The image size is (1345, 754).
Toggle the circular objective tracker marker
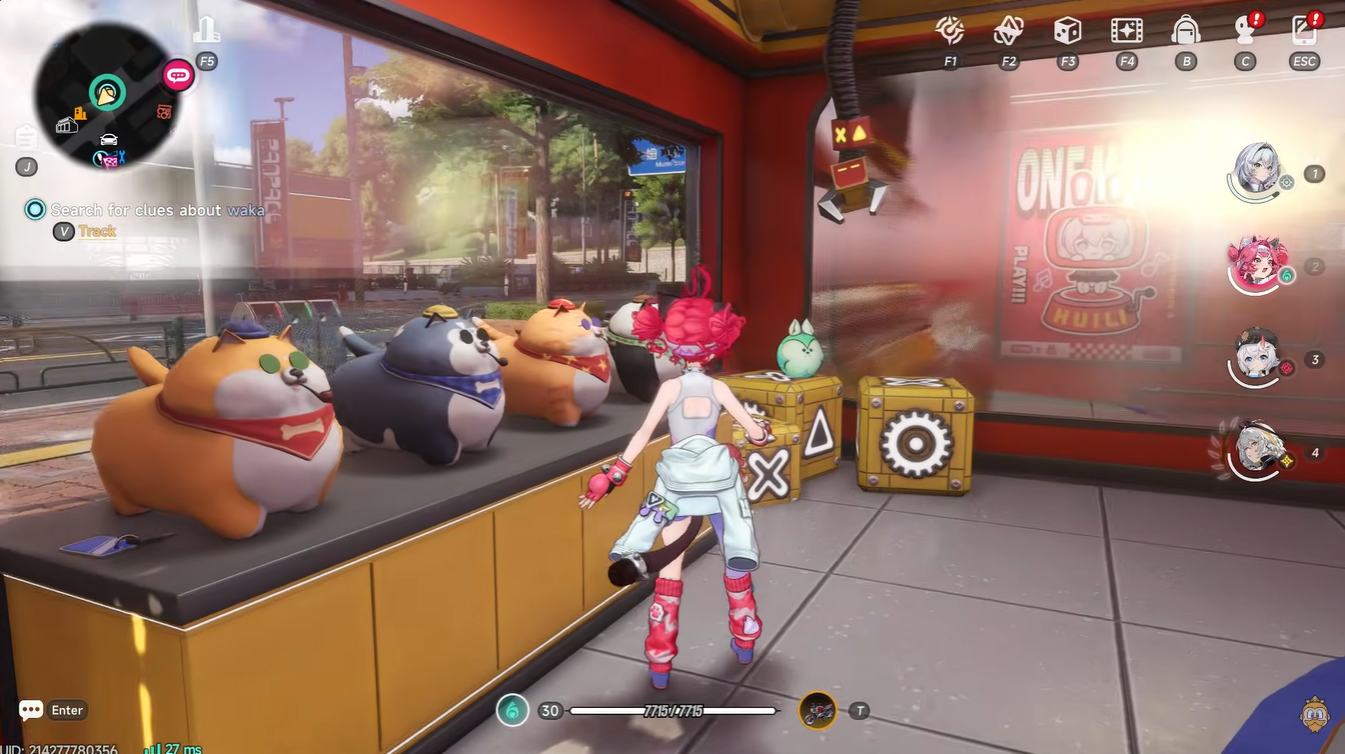pyautogui.click(x=35, y=209)
